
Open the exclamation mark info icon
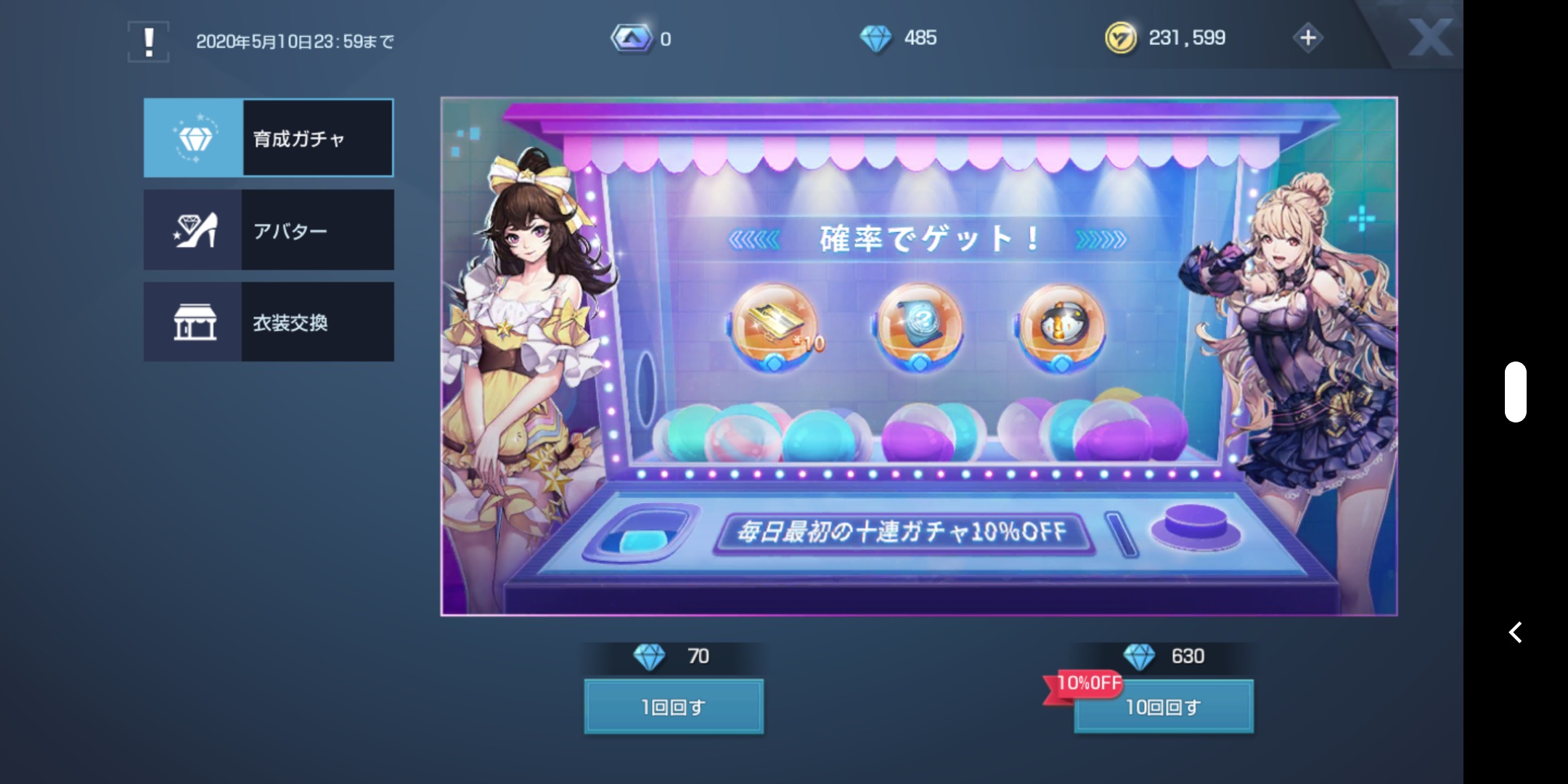pos(149,41)
